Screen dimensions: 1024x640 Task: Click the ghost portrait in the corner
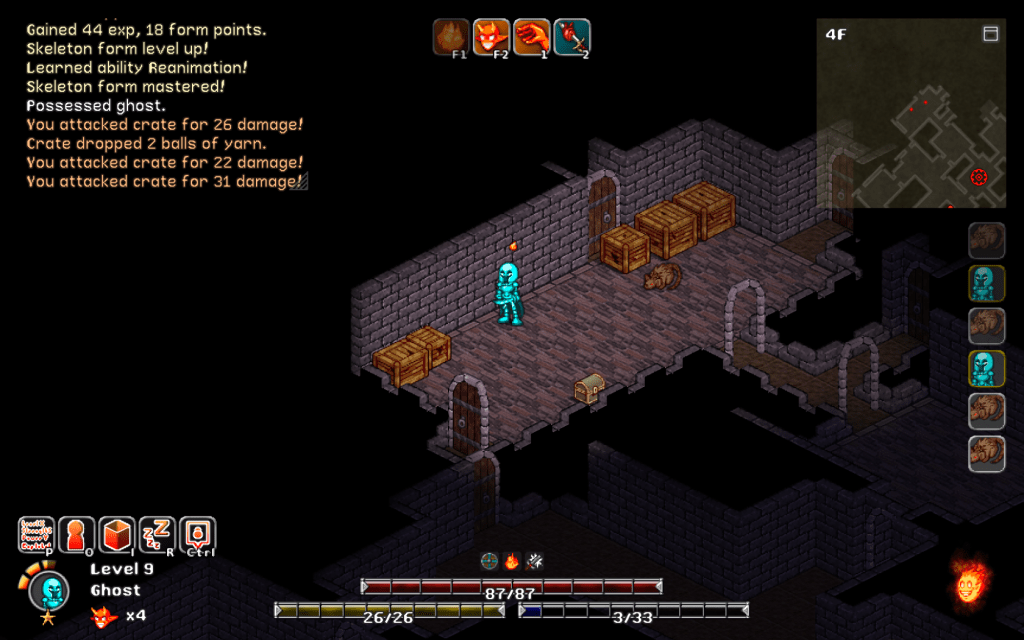tap(48, 592)
